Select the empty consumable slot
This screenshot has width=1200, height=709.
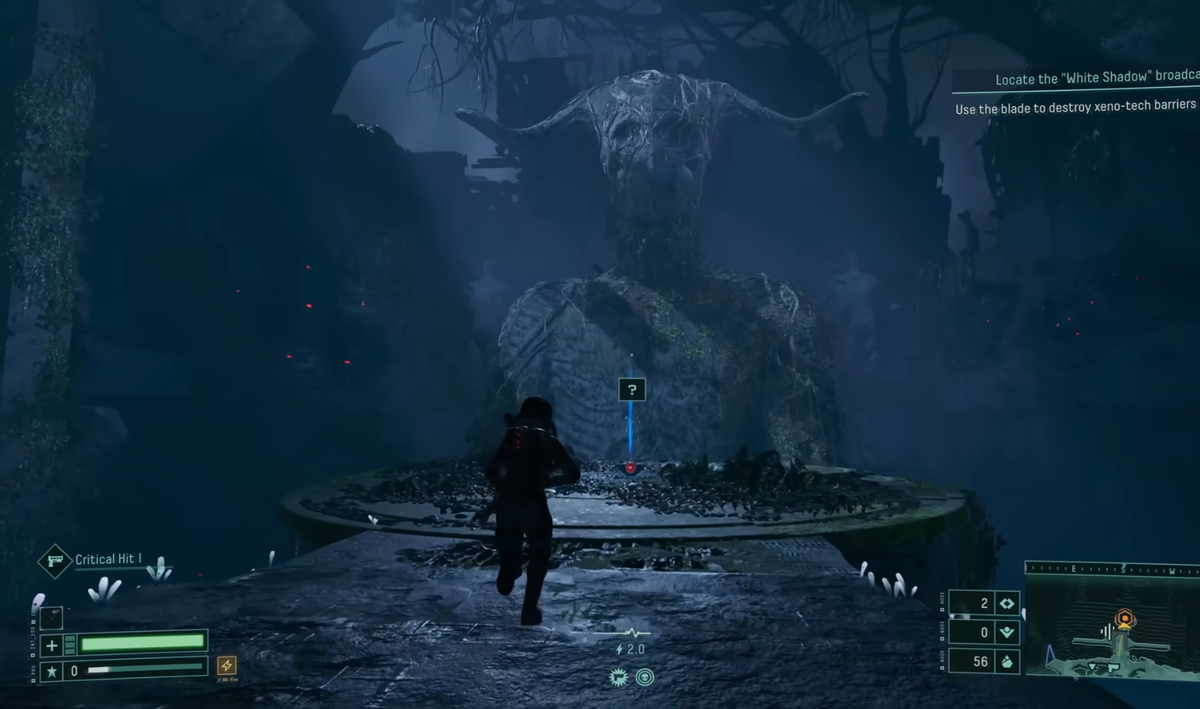point(52,618)
